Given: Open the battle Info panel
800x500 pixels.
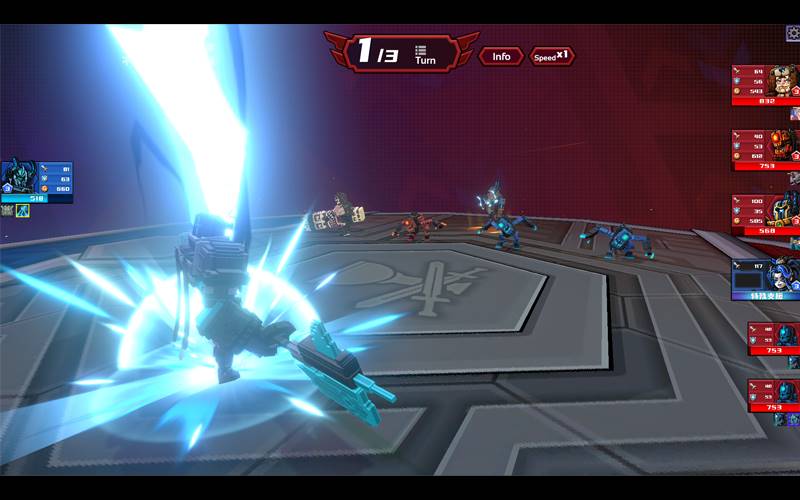Looking at the screenshot, I should pos(501,56).
